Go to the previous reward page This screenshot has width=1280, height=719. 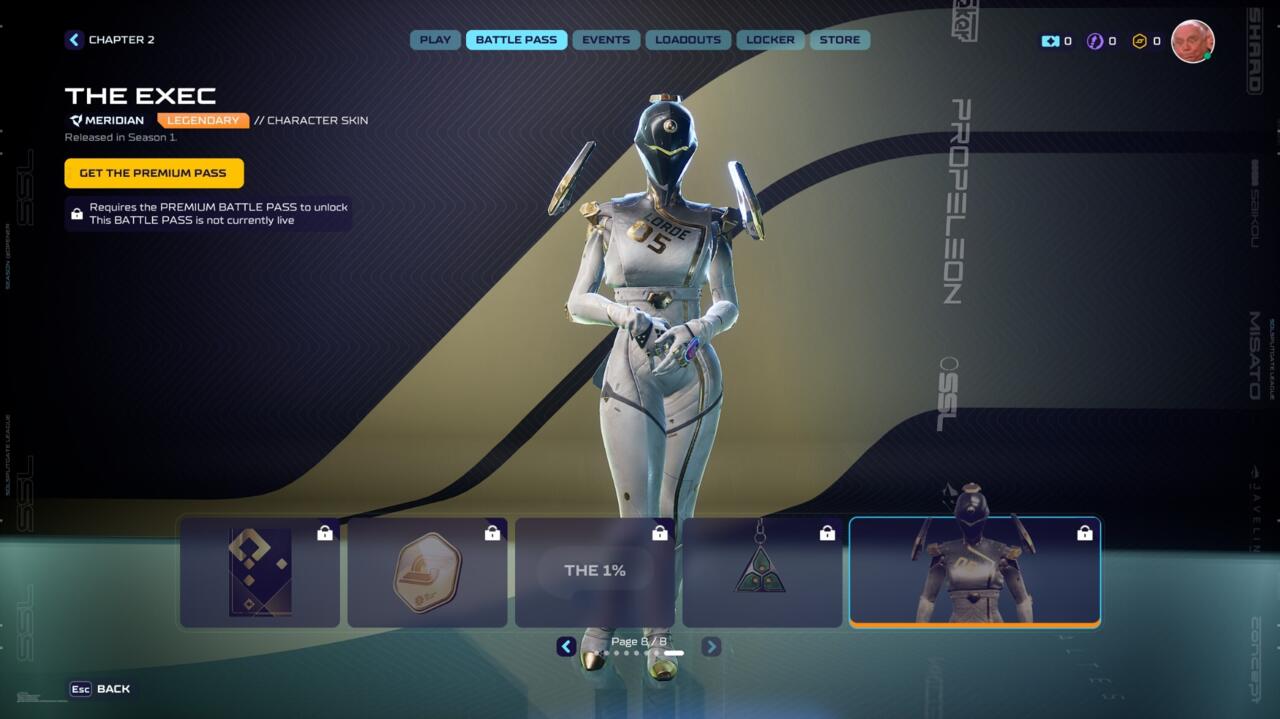click(566, 647)
